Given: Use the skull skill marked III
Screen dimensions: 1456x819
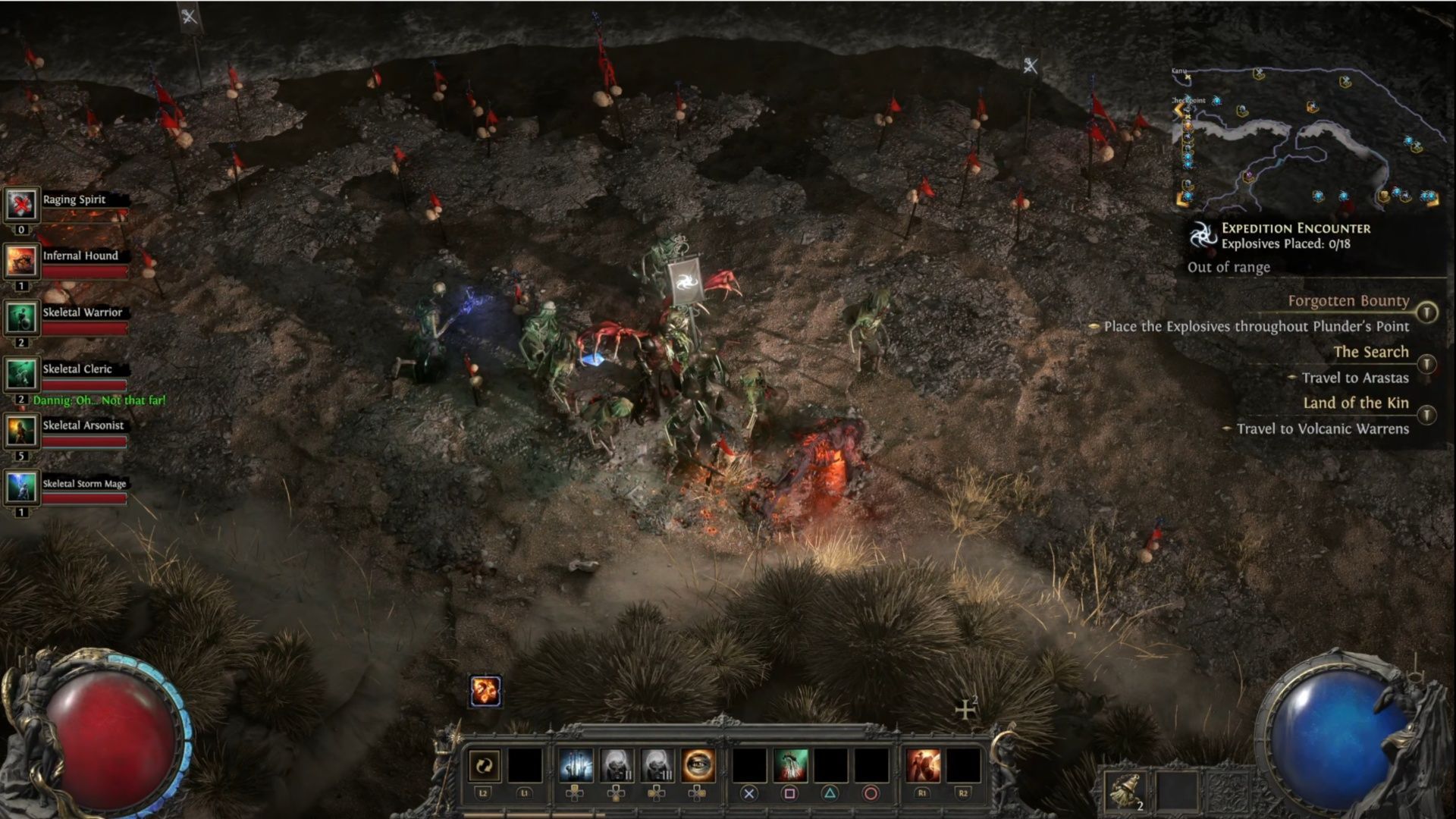Looking at the screenshot, I should point(657,766).
